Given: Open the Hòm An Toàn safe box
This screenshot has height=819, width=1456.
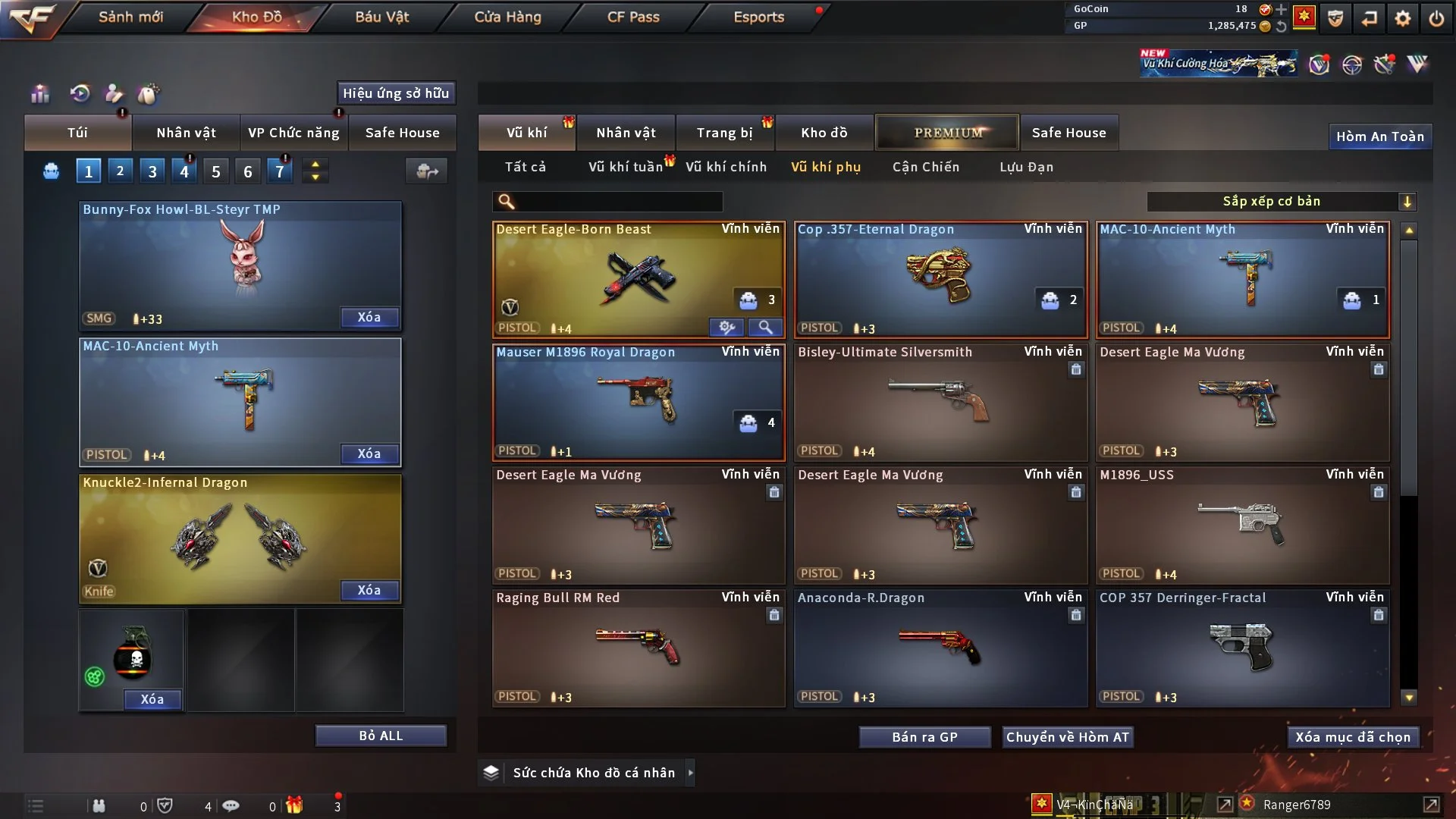Looking at the screenshot, I should (1379, 136).
